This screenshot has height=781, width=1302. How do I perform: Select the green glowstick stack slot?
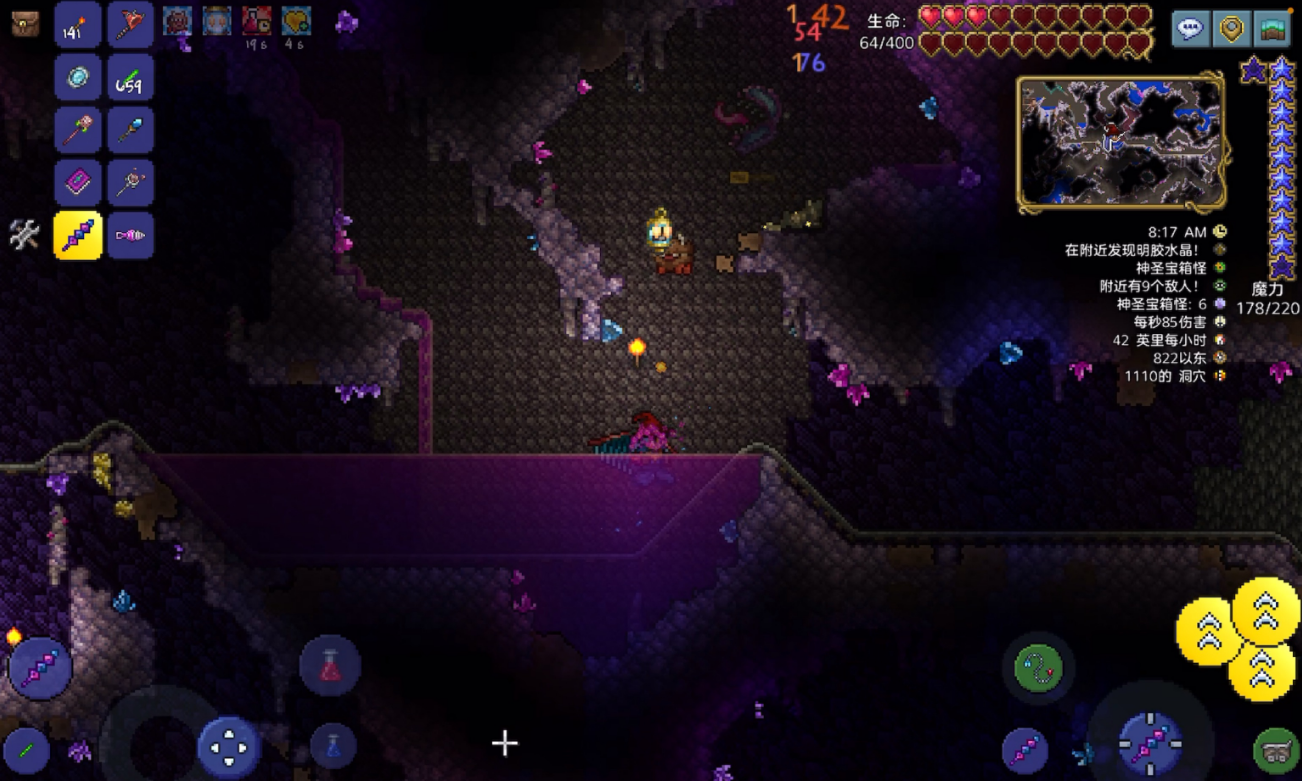coord(130,78)
